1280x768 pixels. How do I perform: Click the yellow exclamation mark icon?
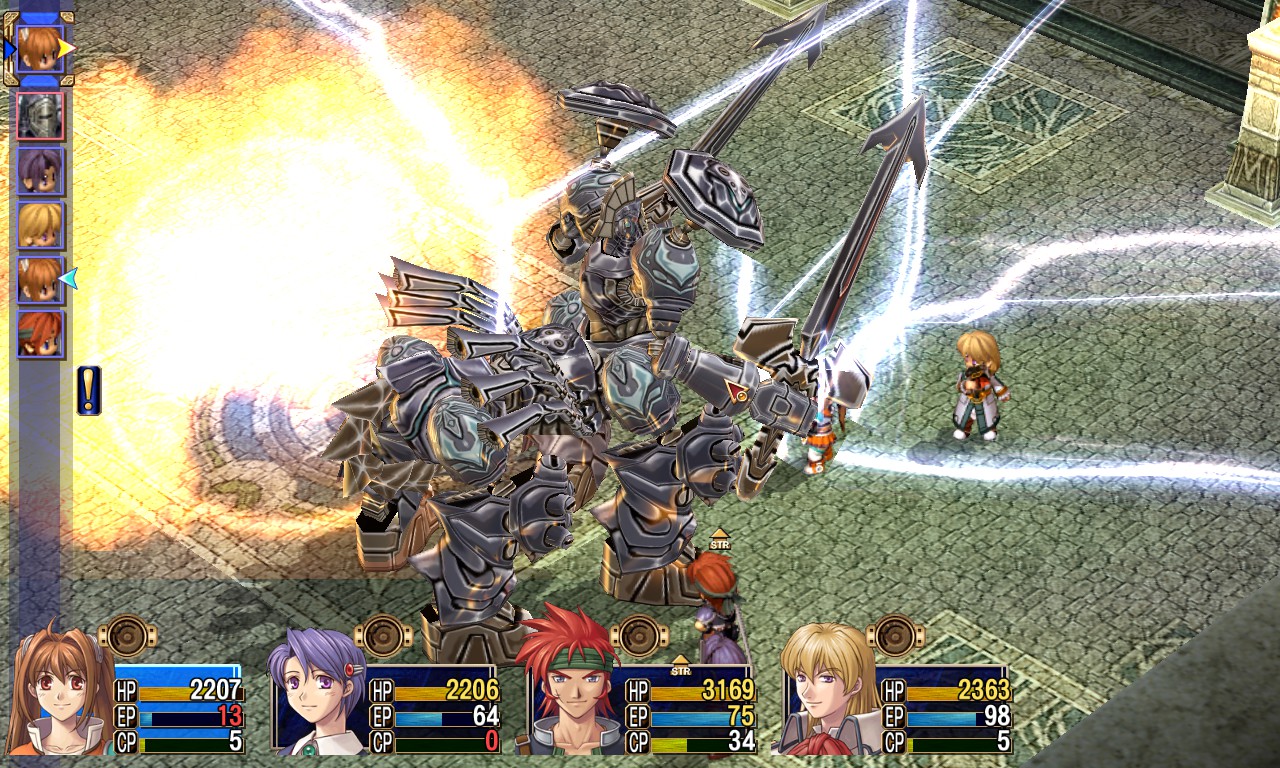coord(89,390)
